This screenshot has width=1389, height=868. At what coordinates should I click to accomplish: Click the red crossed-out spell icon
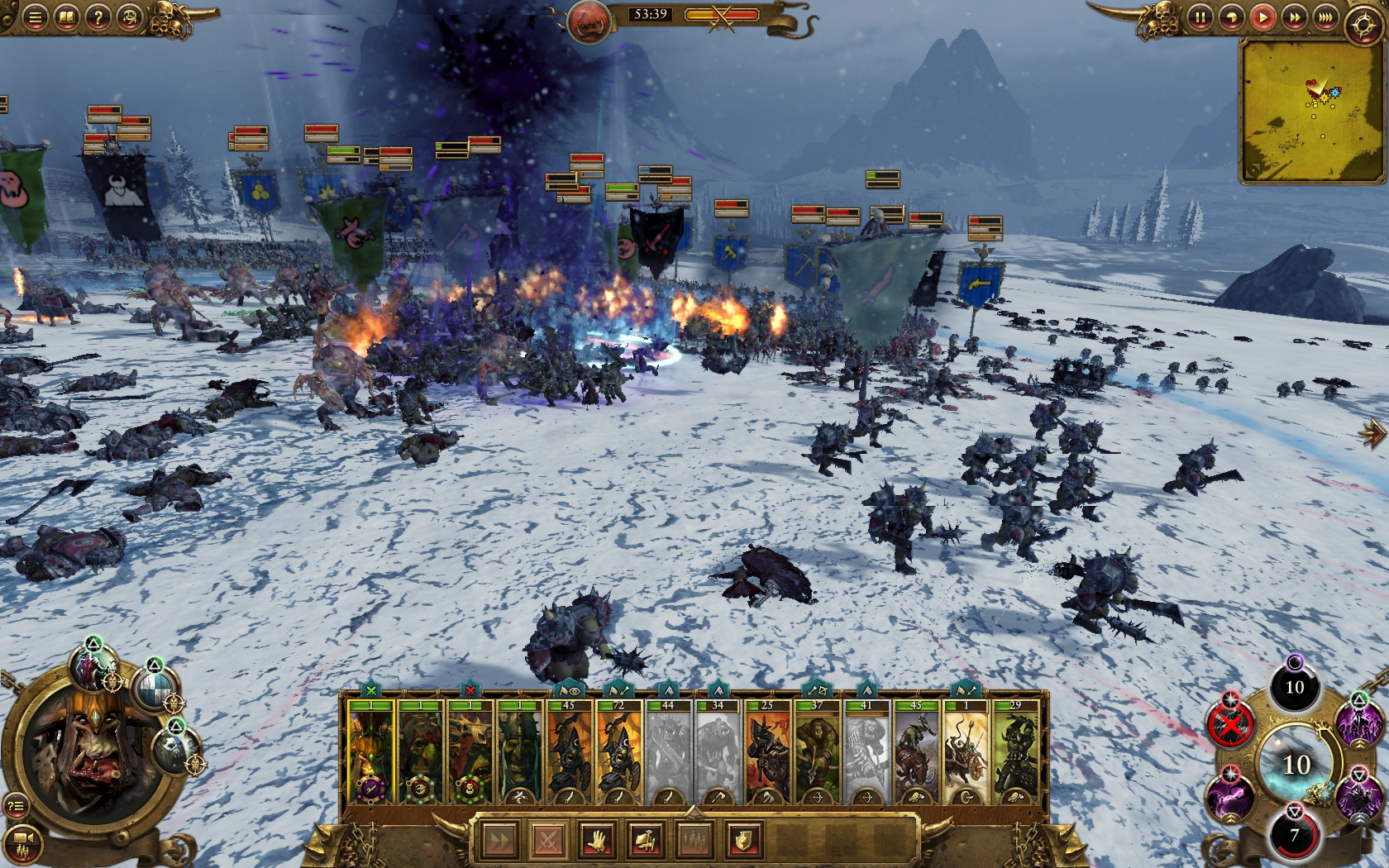pyautogui.click(x=1230, y=726)
